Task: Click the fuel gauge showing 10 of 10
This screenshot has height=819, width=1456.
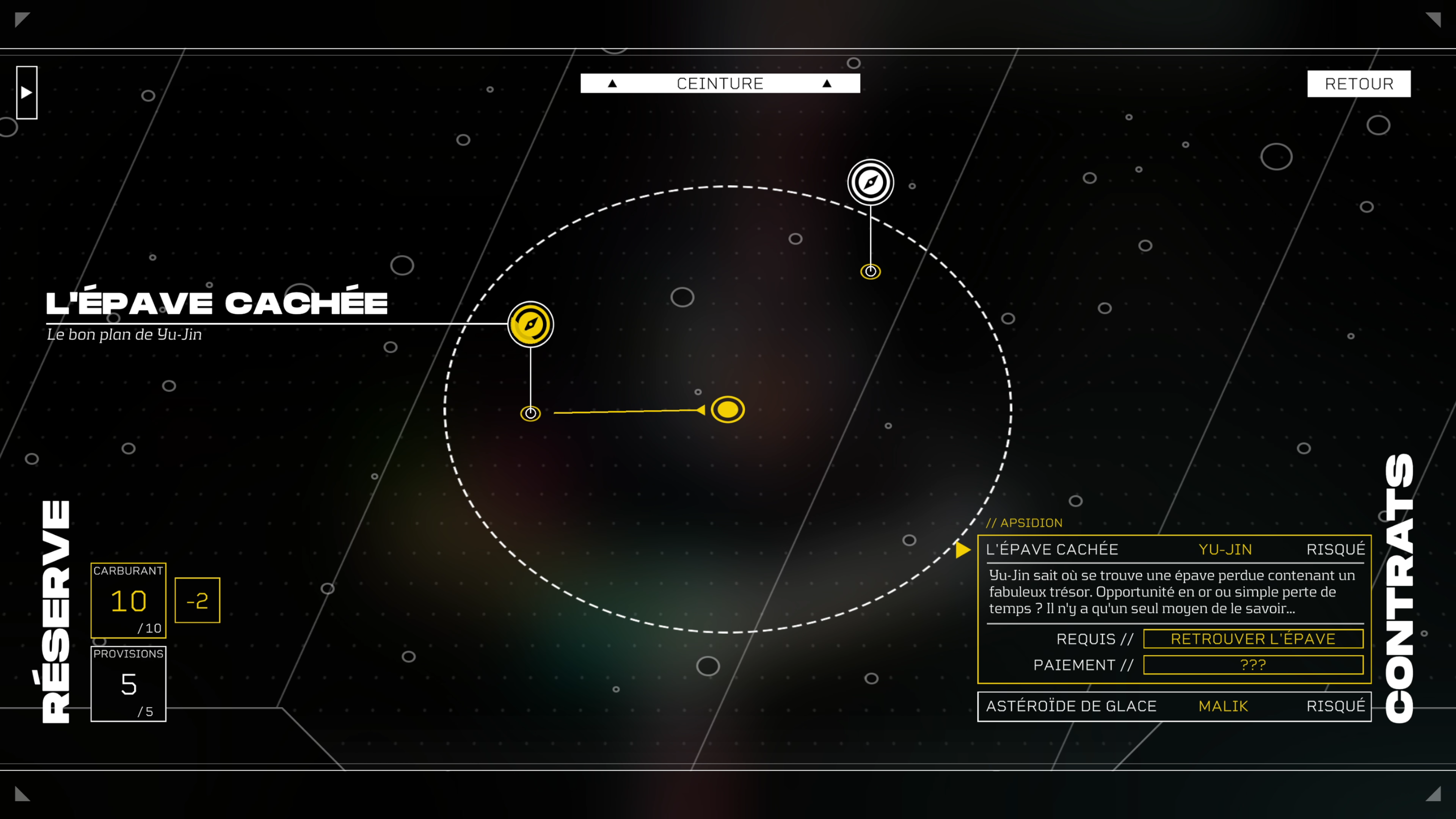Action: pos(128,600)
